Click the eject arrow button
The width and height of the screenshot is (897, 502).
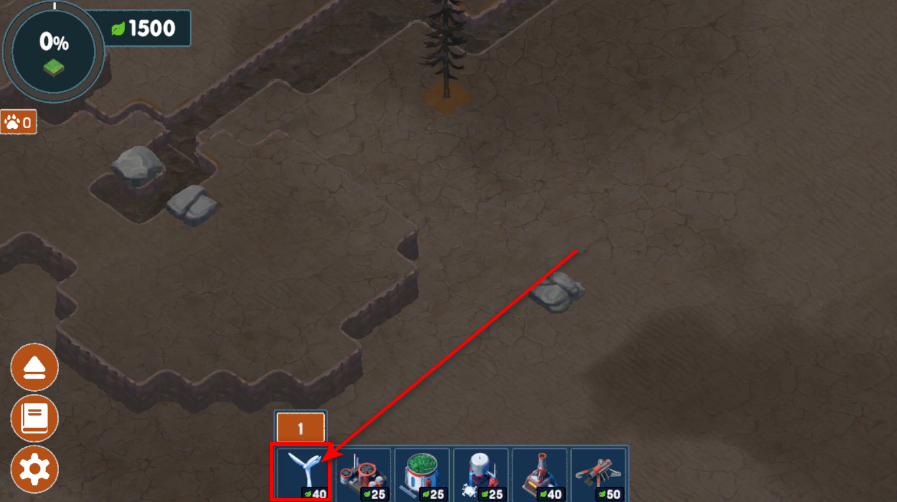pos(34,369)
